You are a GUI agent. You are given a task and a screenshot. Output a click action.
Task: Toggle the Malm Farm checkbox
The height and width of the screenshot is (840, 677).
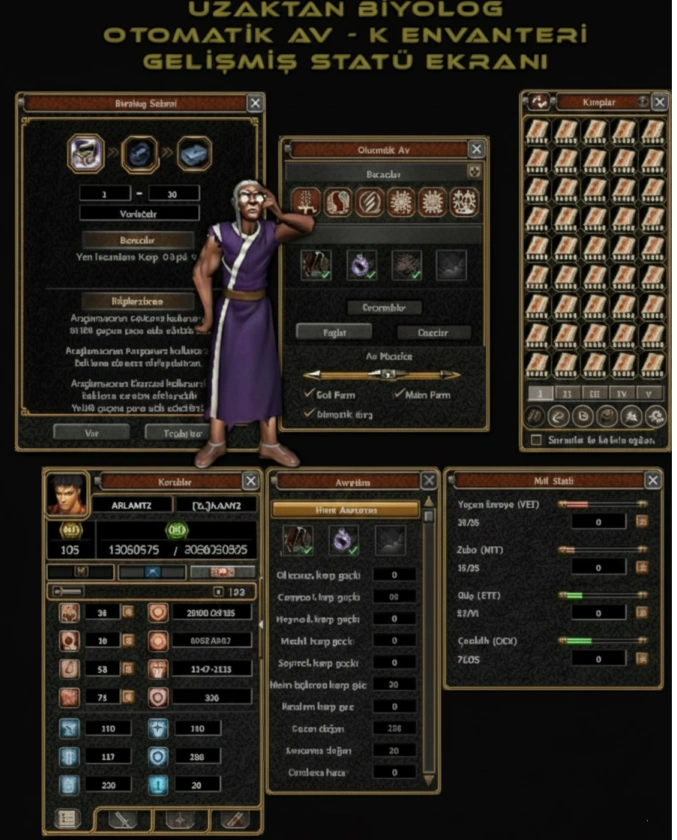coord(399,394)
